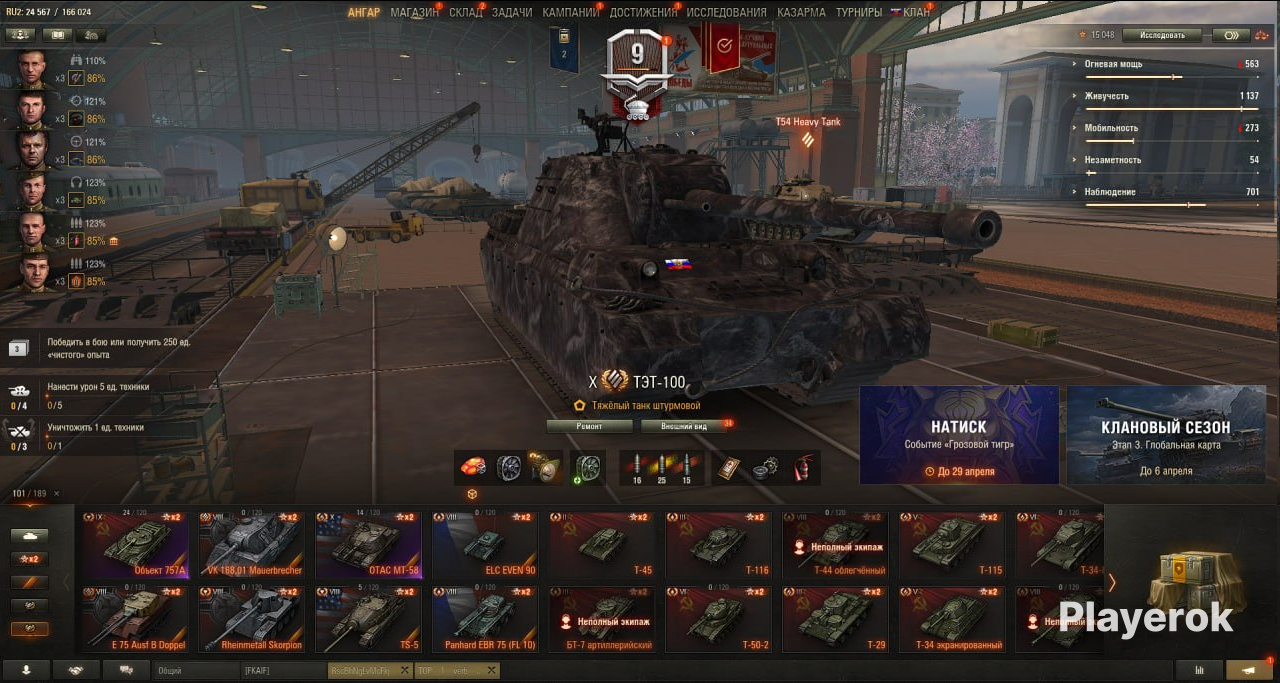Open the КЛАНОВЫЙ СЕЗОН banner
The height and width of the screenshot is (683, 1280).
[1165, 435]
